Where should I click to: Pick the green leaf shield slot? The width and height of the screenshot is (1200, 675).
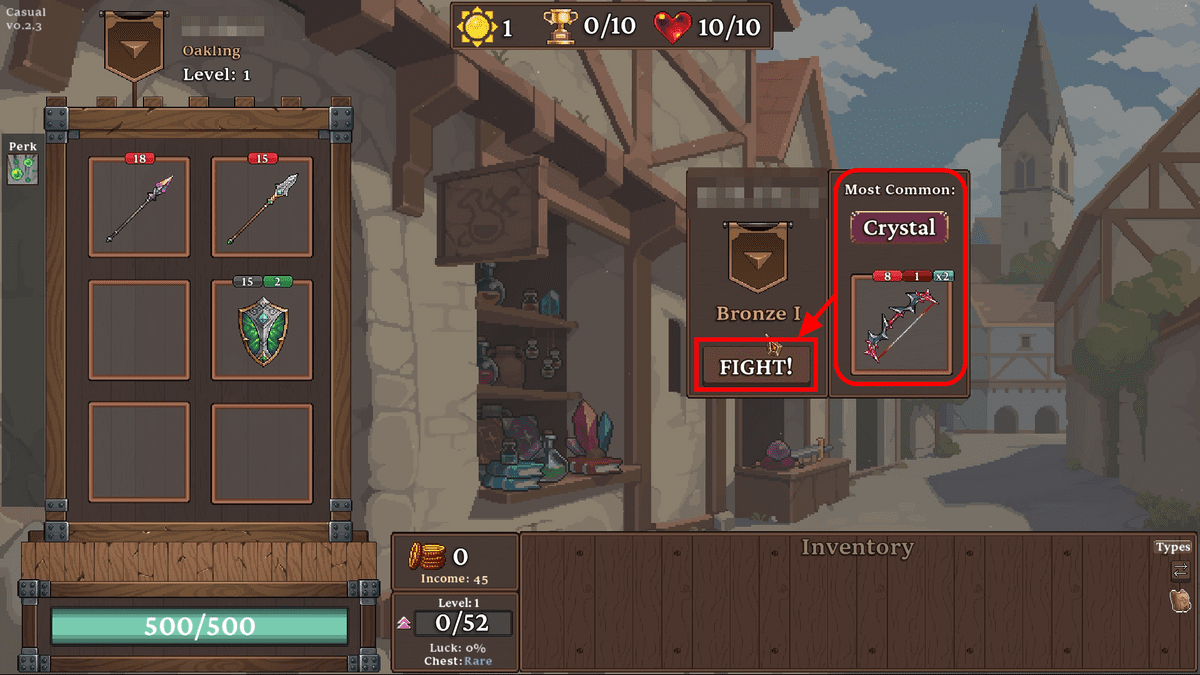[262, 329]
